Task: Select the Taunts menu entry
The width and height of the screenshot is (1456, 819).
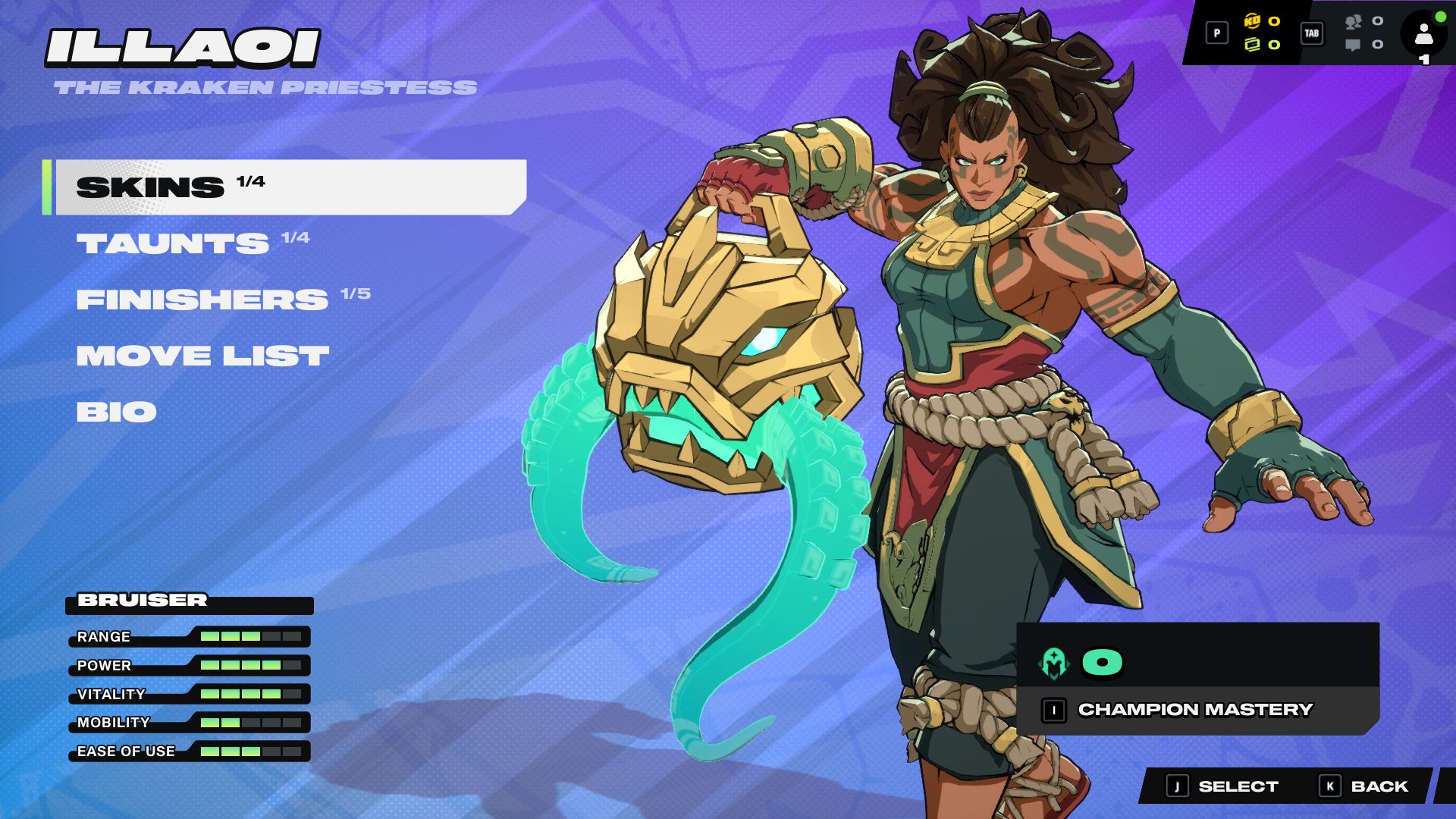Action: point(173,243)
